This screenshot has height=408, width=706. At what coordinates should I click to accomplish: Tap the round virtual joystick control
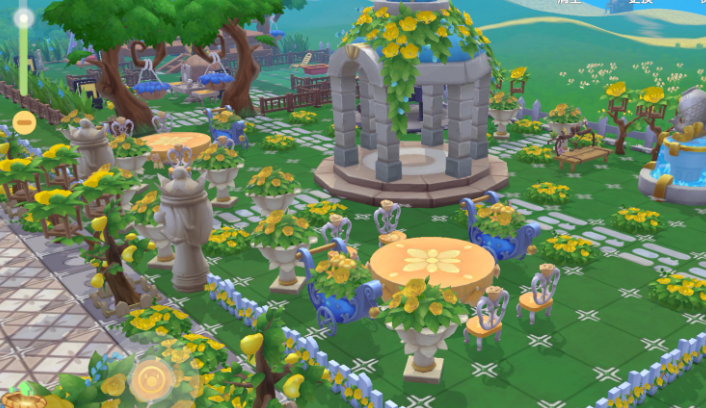[153, 379]
